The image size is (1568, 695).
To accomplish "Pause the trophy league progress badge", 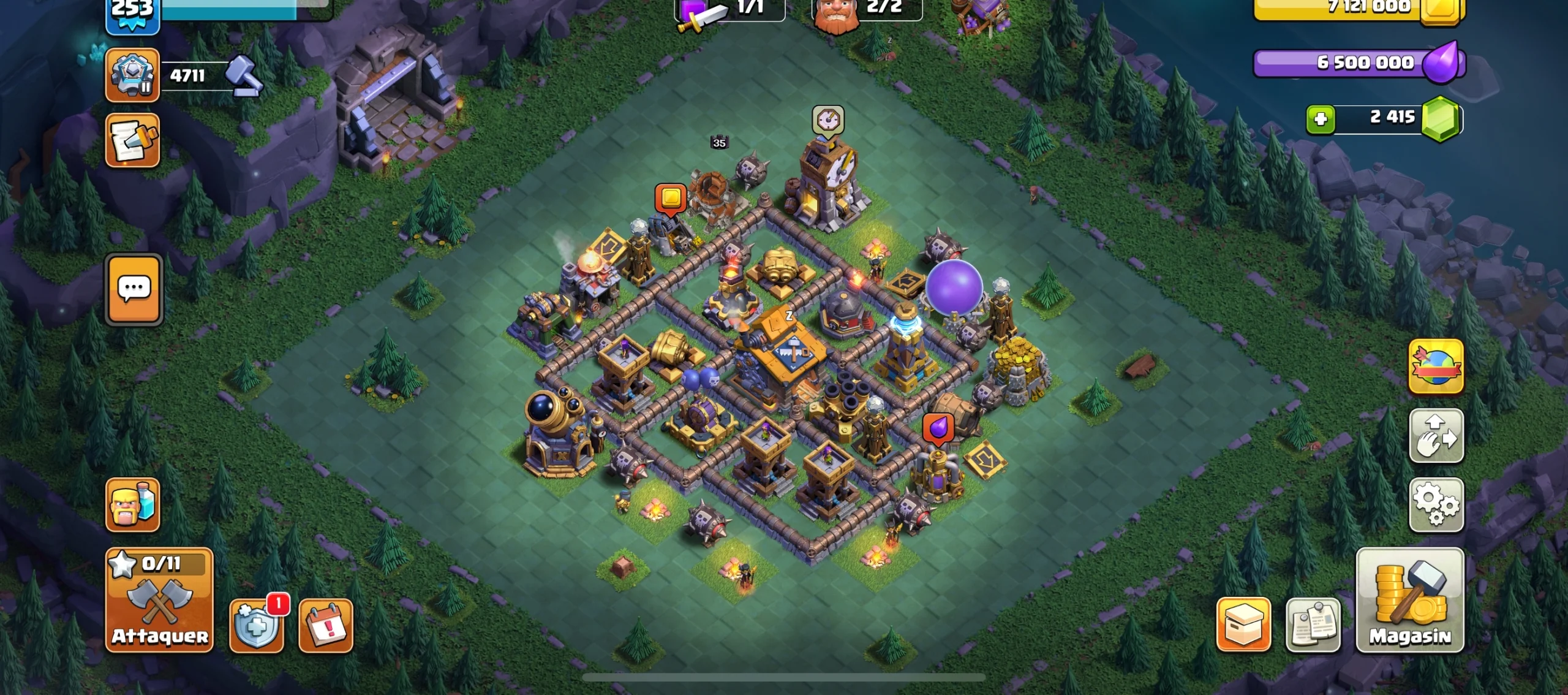I will 134,75.
